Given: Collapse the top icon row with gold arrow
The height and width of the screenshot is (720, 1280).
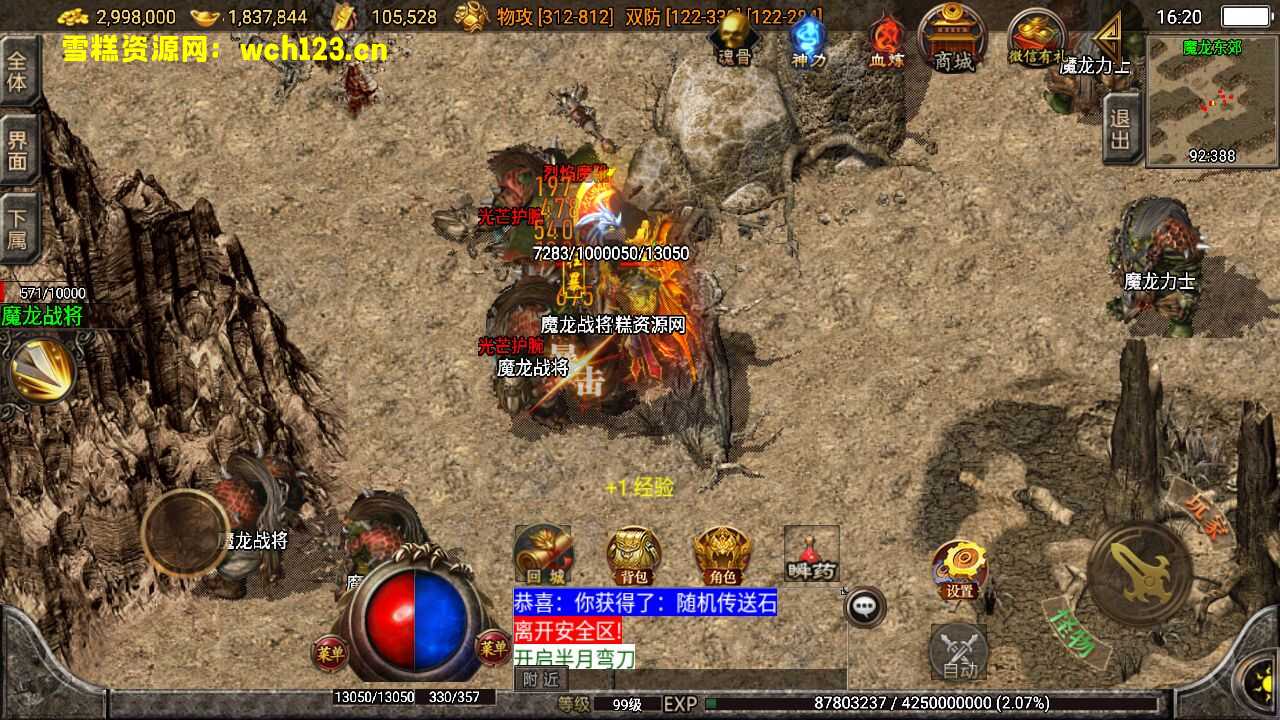Looking at the screenshot, I should pyautogui.click(x=1108, y=38).
